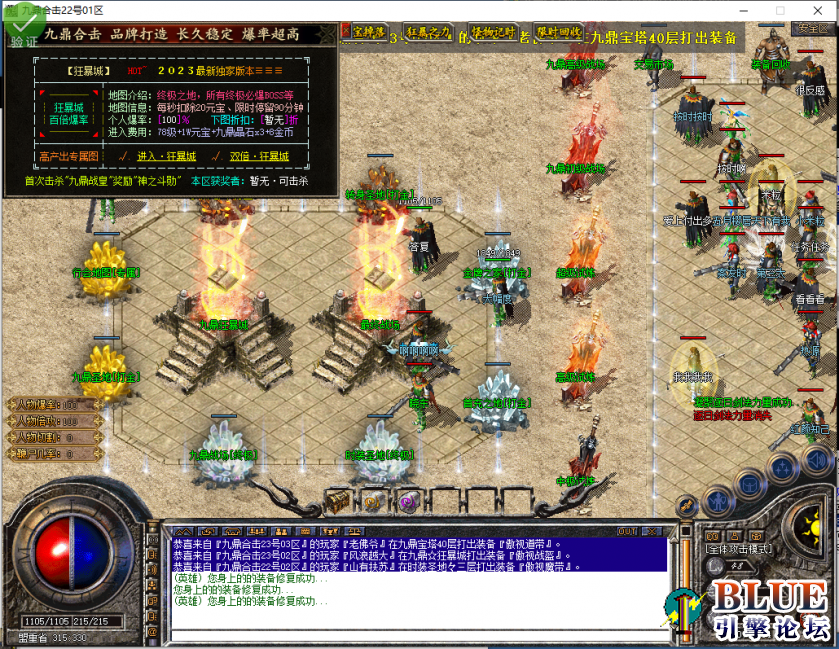Open the 限时回收 top menu button
The image size is (839, 649).
tap(559, 33)
